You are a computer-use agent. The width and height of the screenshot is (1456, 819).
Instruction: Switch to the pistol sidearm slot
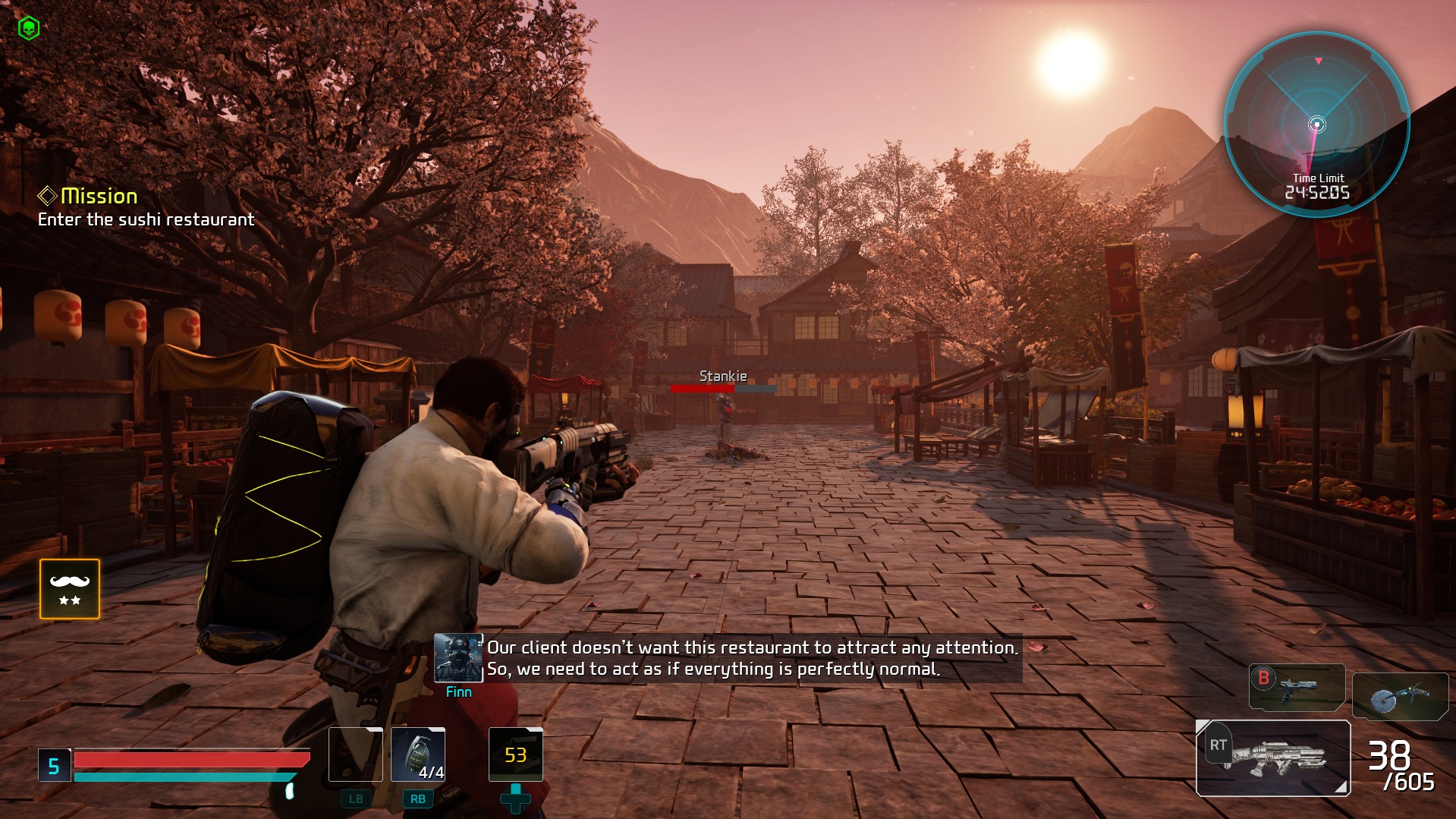pos(1297,688)
